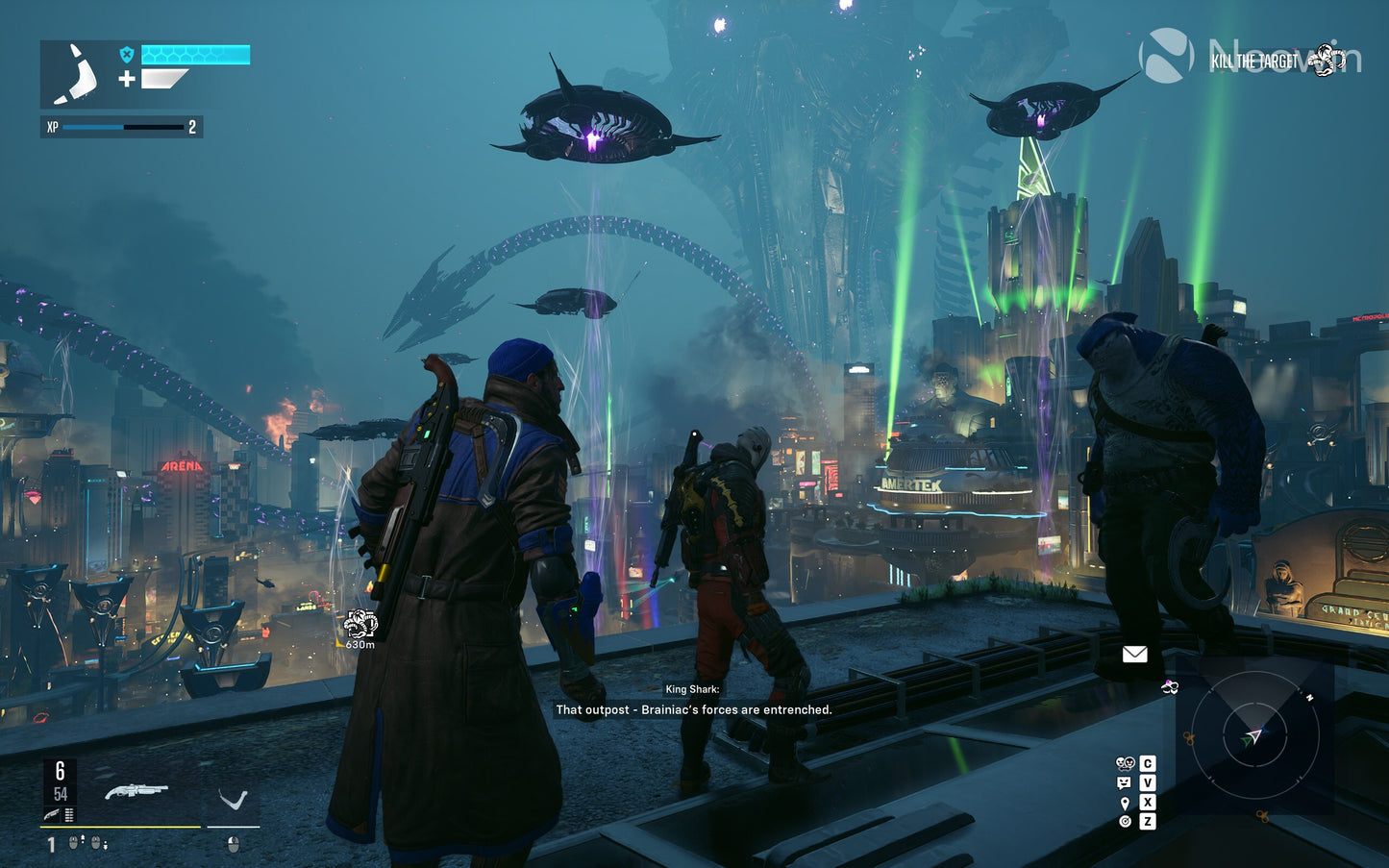Viewport: 1389px width, 868px height.
Task: Toggle the Z keybind button on the minimap
Action: [1148, 821]
